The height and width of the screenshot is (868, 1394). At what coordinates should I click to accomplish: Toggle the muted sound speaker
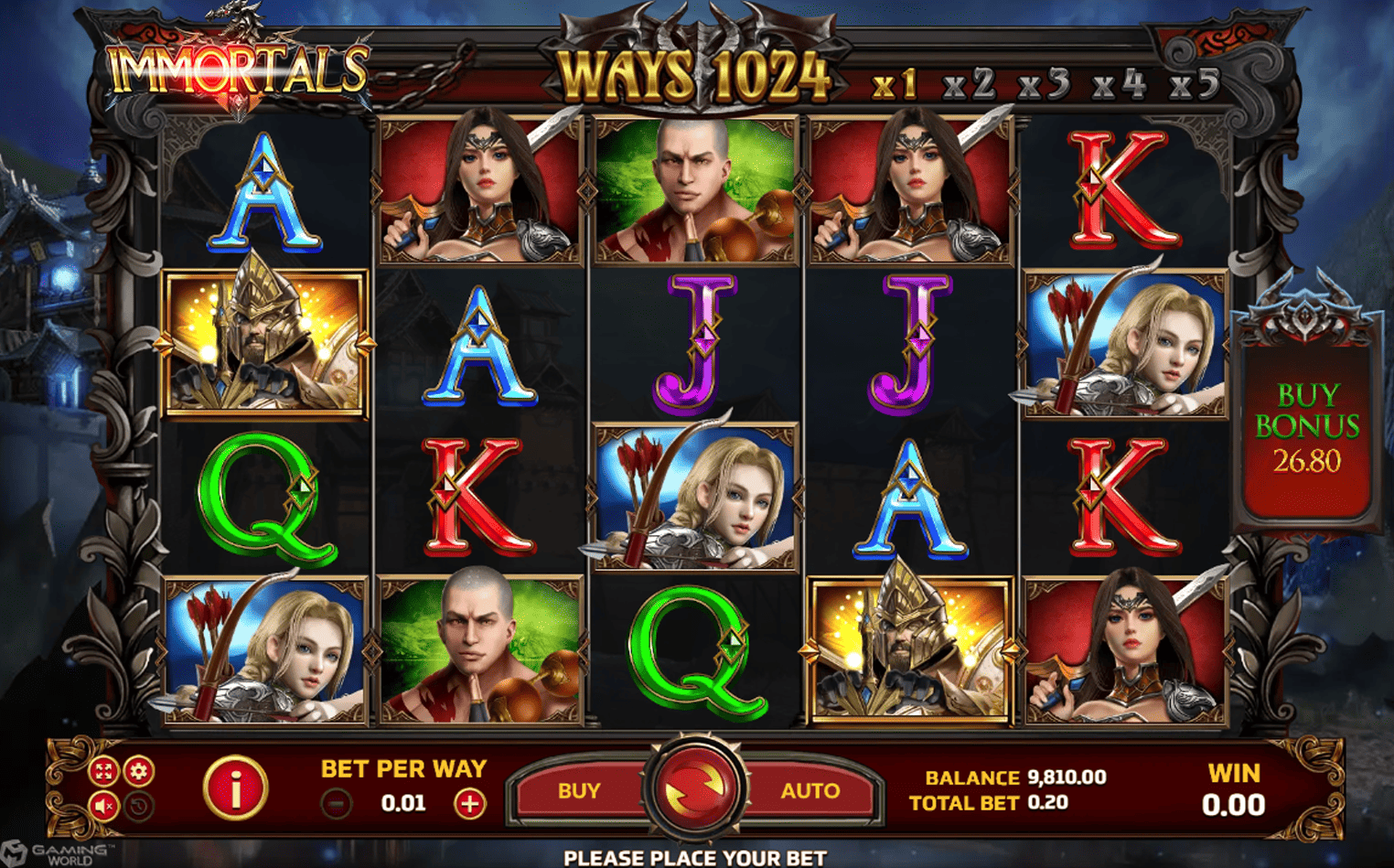(103, 806)
